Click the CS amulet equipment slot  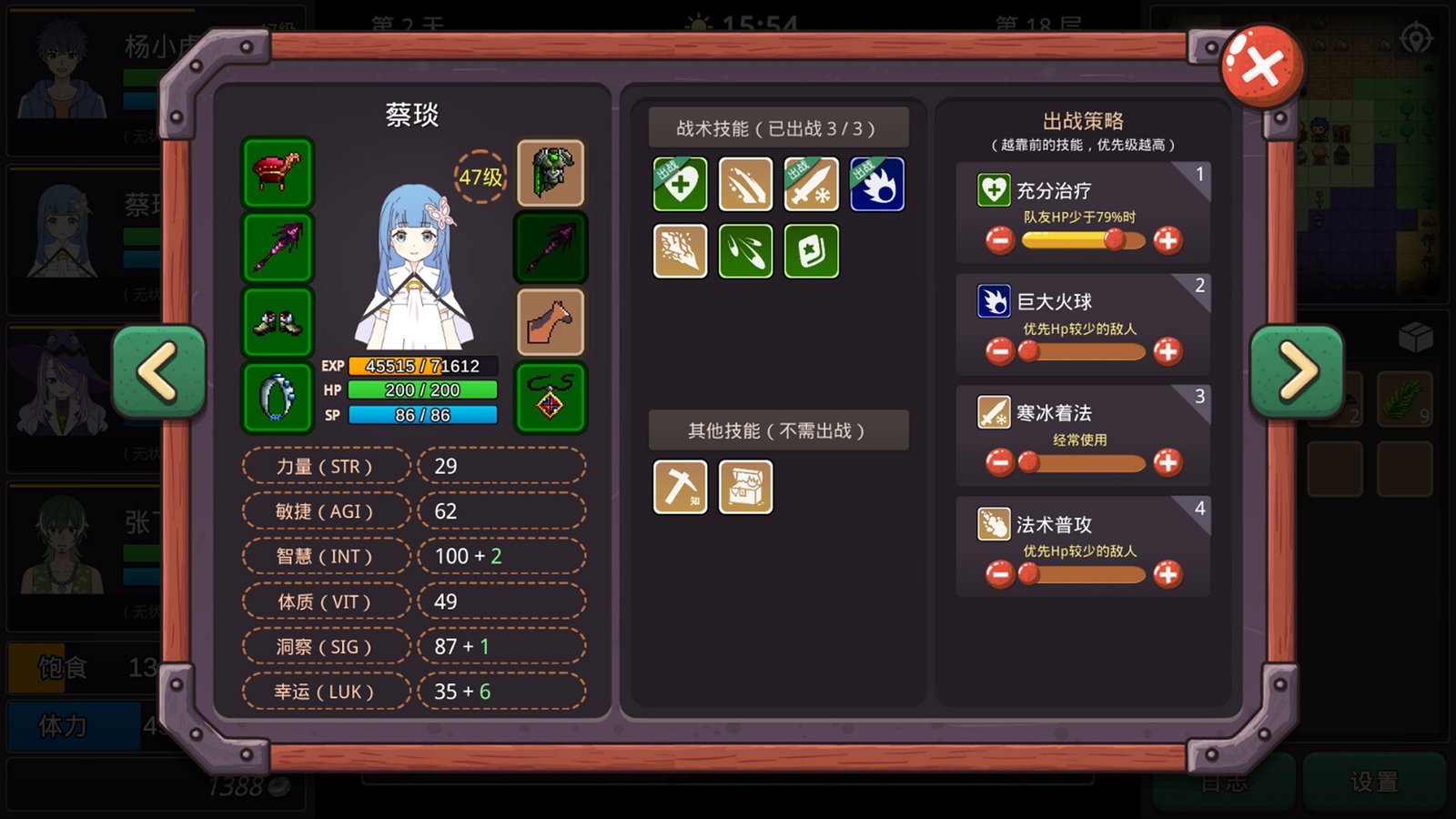click(550, 395)
